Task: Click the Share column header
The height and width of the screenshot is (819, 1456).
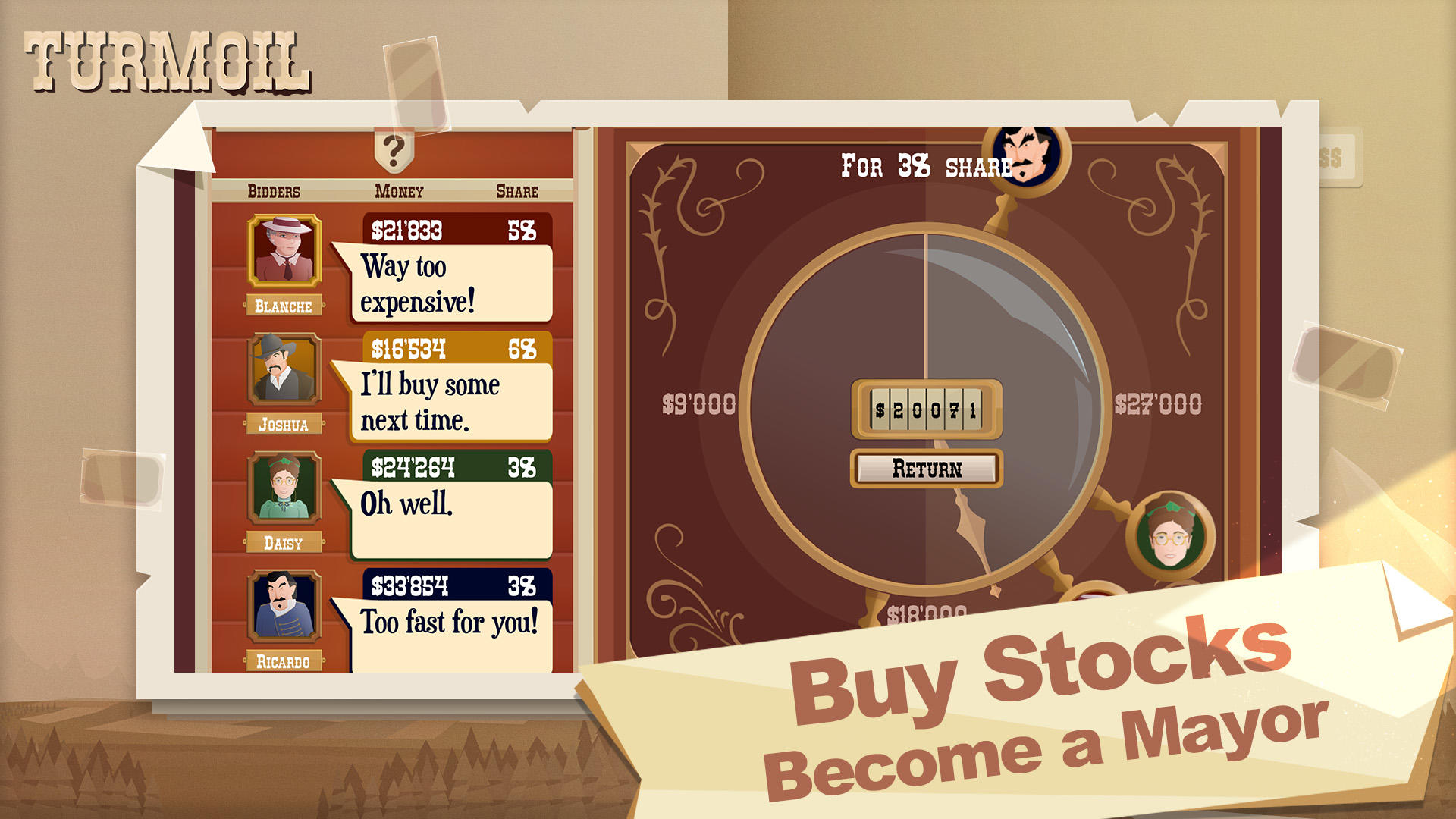Action: tap(518, 191)
